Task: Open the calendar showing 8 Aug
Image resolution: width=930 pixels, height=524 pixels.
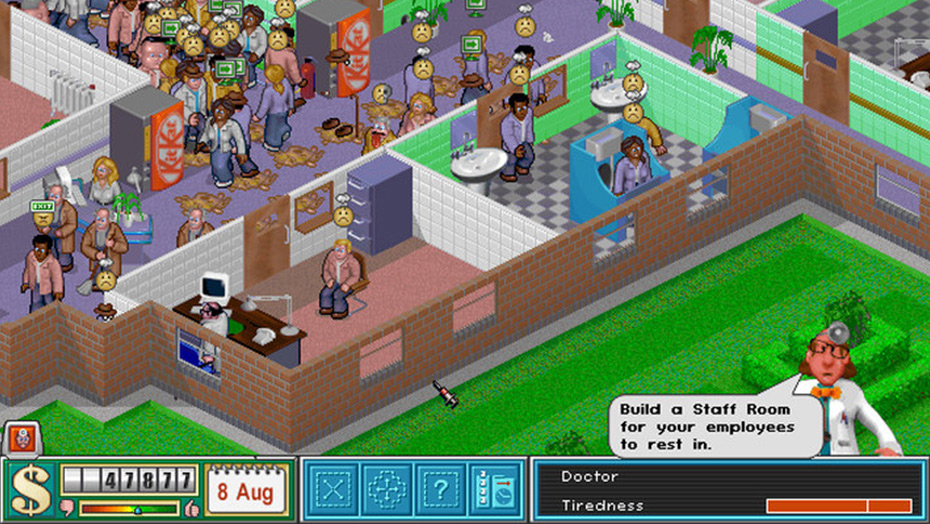Action: pyautogui.click(x=247, y=490)
